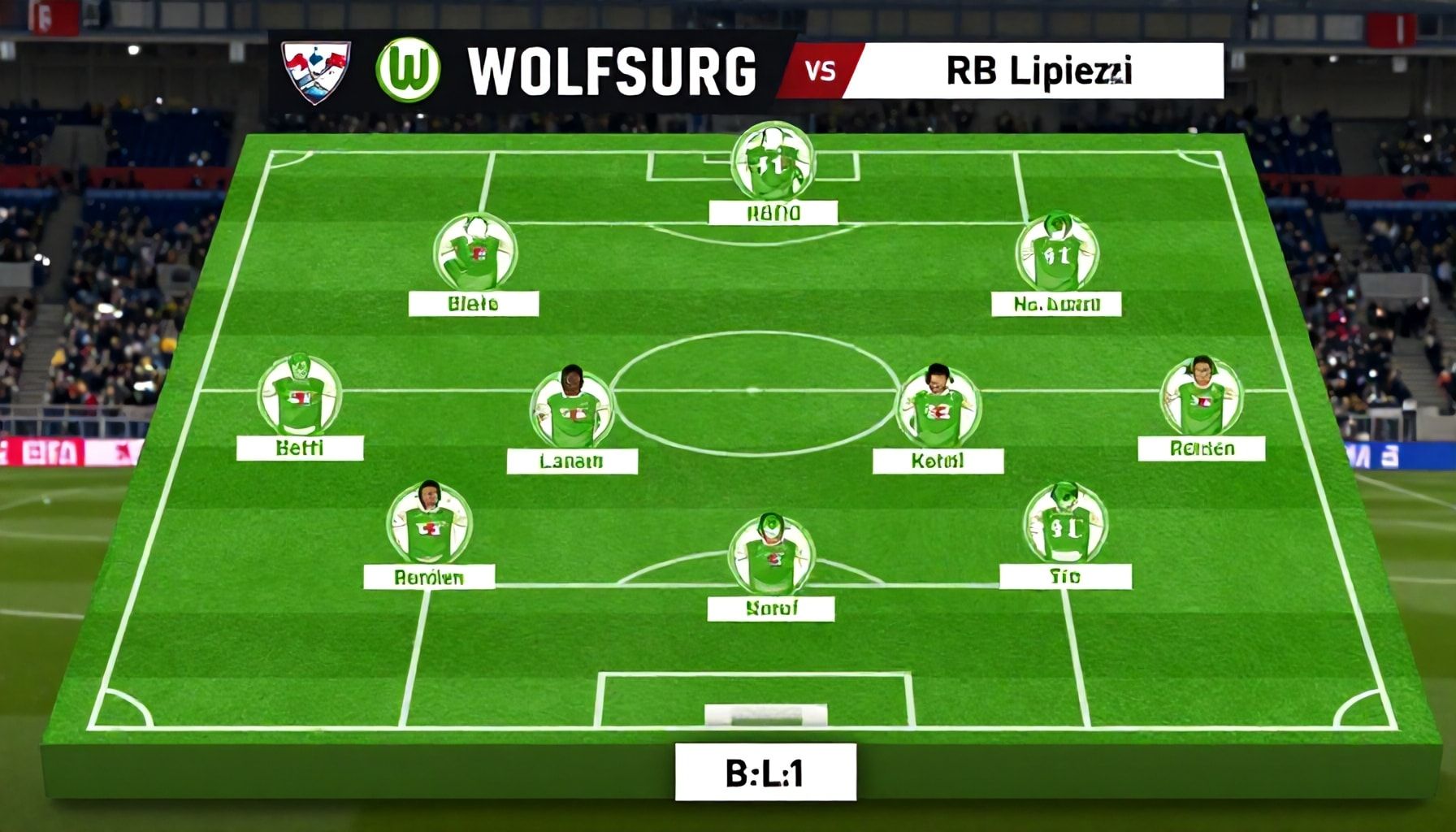Pick the player labeled Lanain
Screen dimensions: 1456x832
(x=572, y=409)
